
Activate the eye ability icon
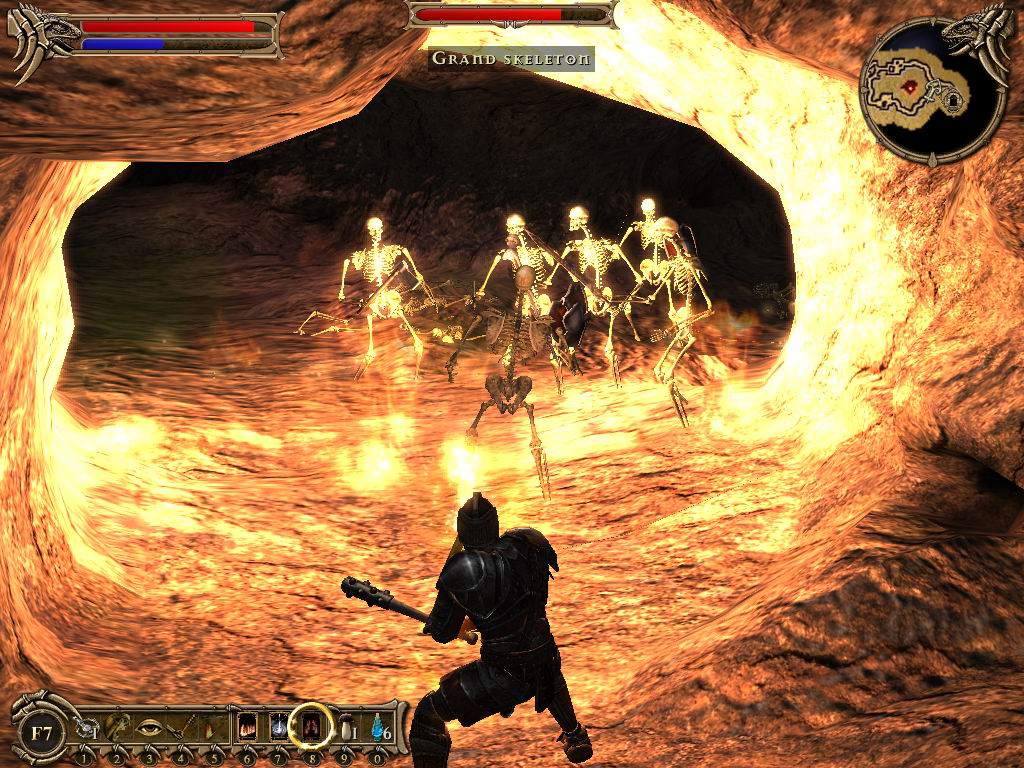point(150,728)
